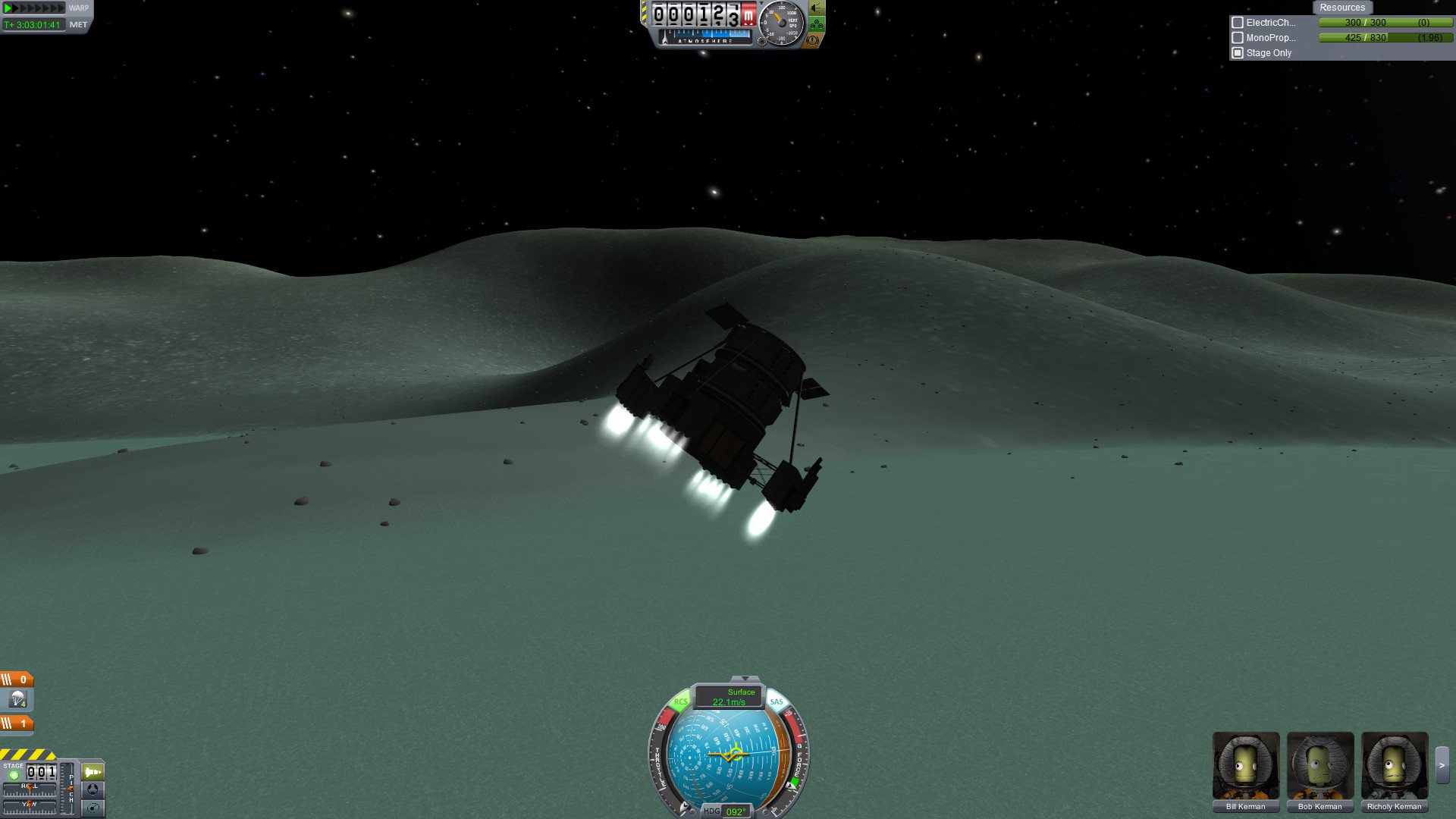Toggle the landing gear button
Image resolution: width=1456 pixels, height=819 pixels.
817,24
